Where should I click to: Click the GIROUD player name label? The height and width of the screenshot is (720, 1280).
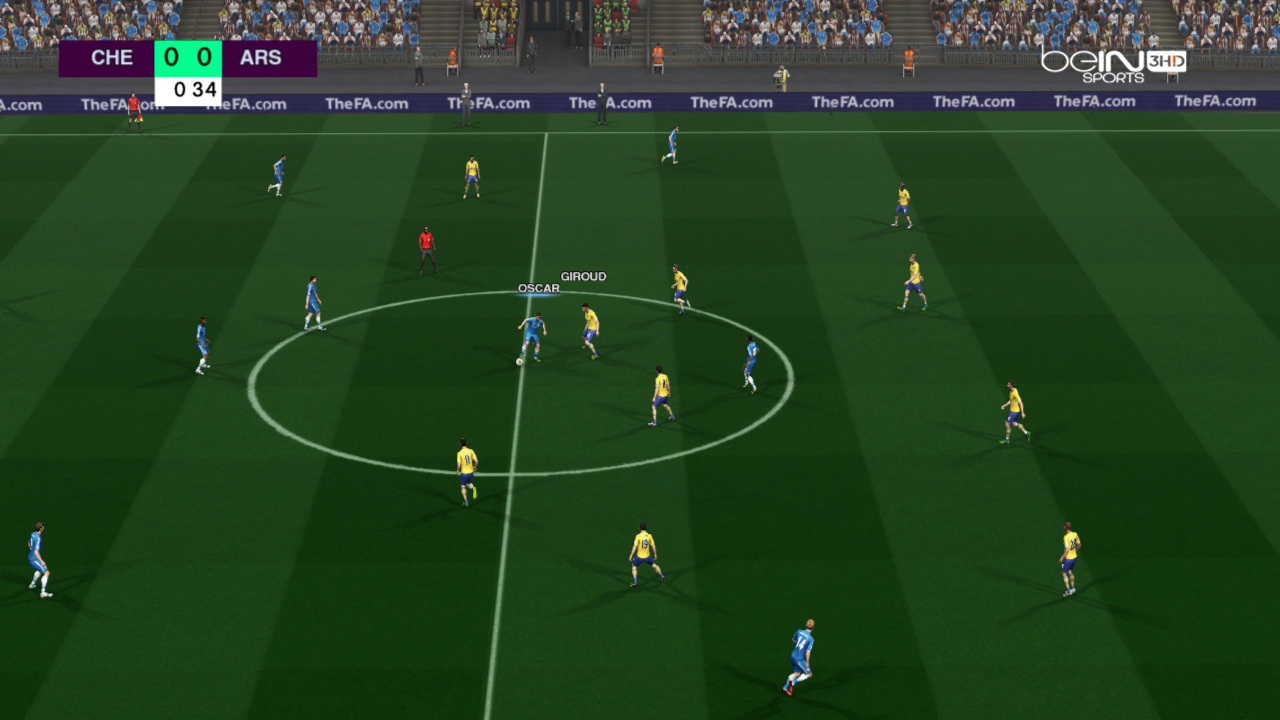[x=584, y=274]
